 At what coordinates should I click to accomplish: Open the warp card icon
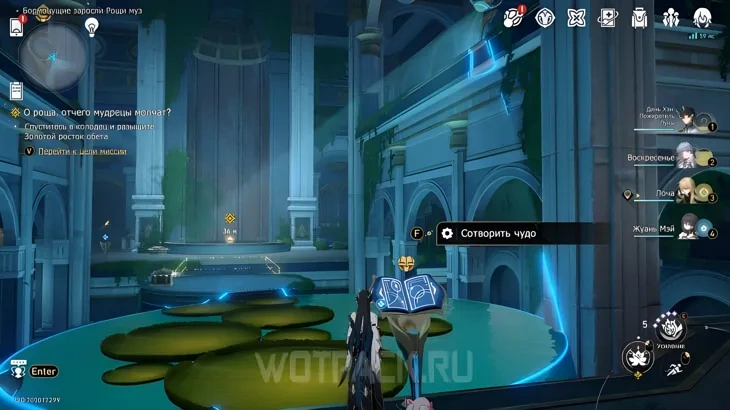(x=607, y=17)
